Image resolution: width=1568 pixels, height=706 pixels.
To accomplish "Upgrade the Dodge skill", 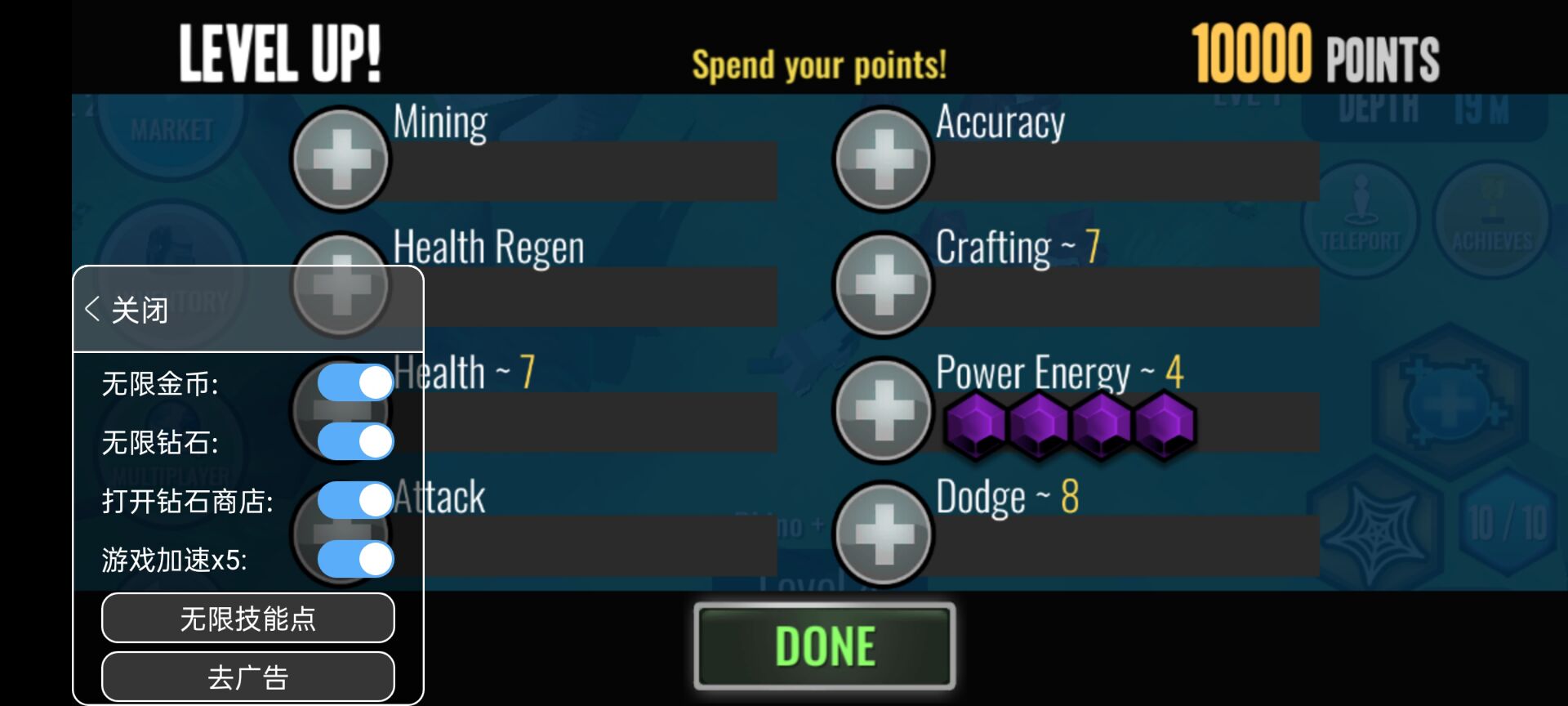I will (883, 534).
